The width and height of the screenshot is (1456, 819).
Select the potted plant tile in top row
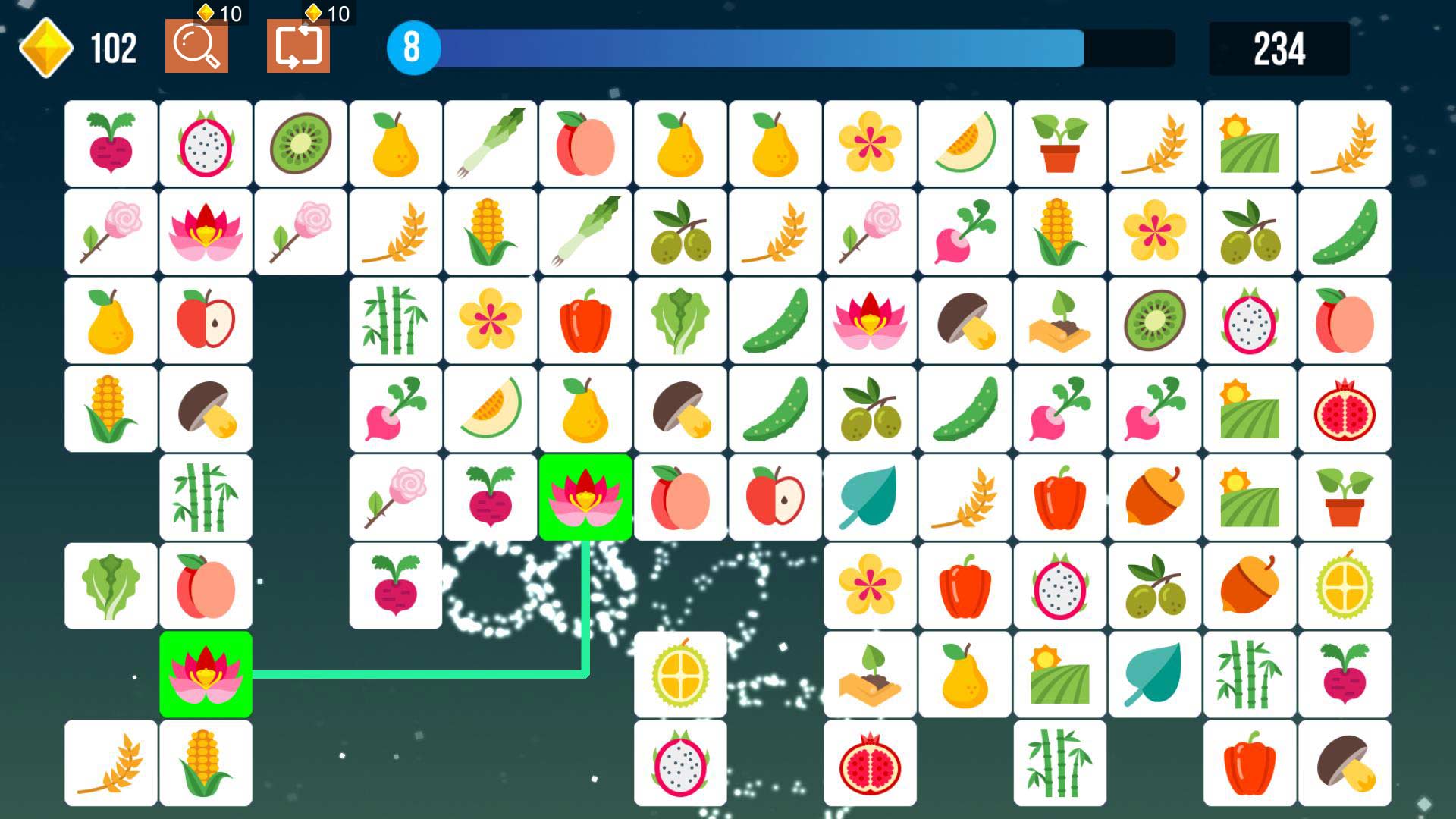(1059, 143)
